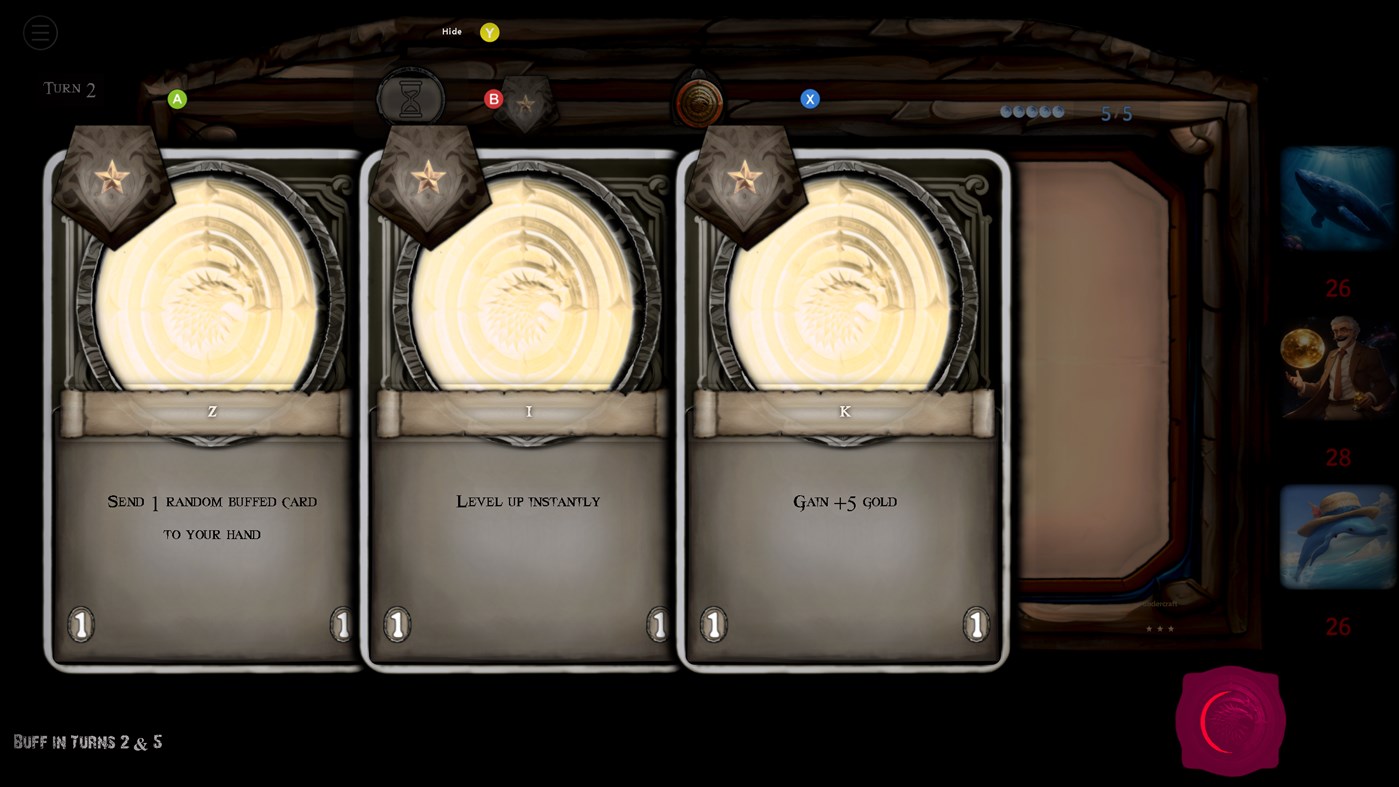
Task: Click the 'Buff in turns 2 & 5' text
Action: (x=87, y=742)
